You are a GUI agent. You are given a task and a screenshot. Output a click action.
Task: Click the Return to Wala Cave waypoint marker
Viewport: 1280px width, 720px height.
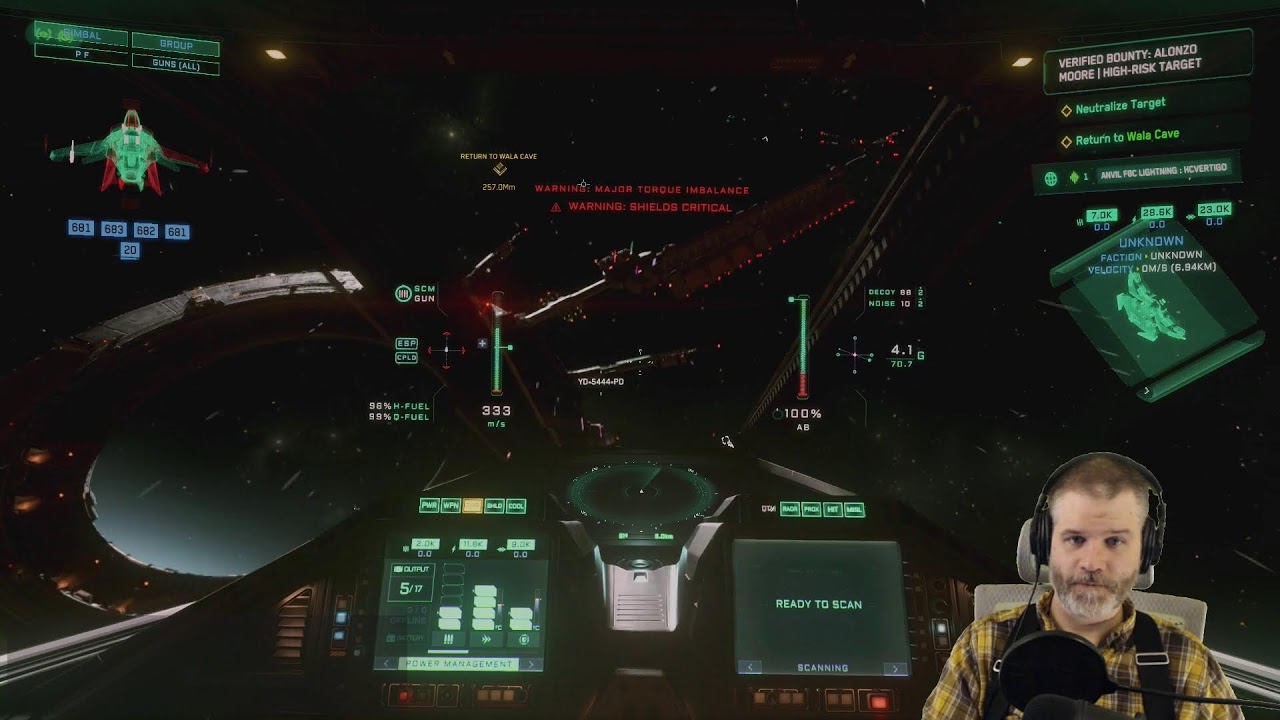coord(499,169)
